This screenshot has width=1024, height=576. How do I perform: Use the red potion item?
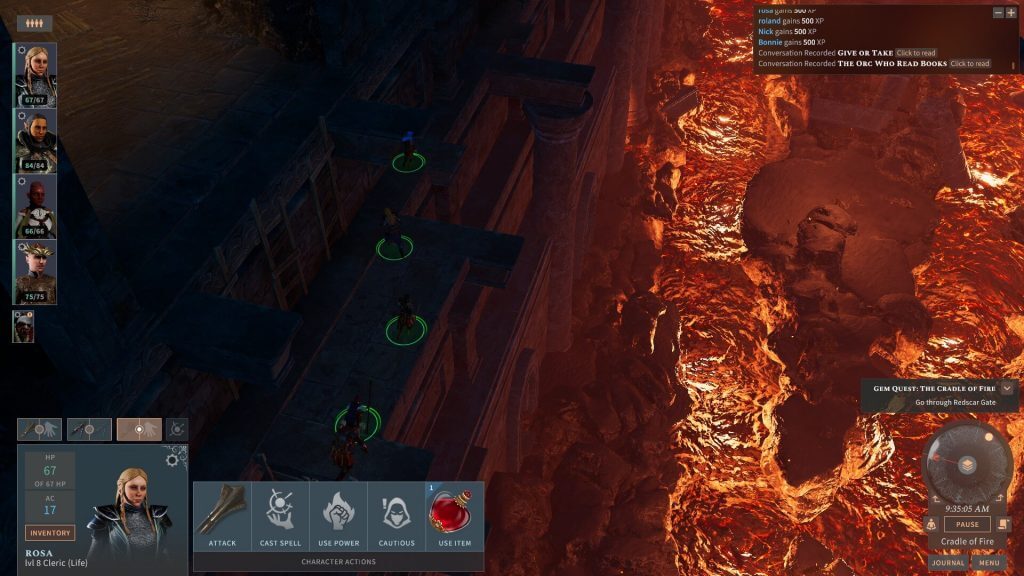[454, 517]
